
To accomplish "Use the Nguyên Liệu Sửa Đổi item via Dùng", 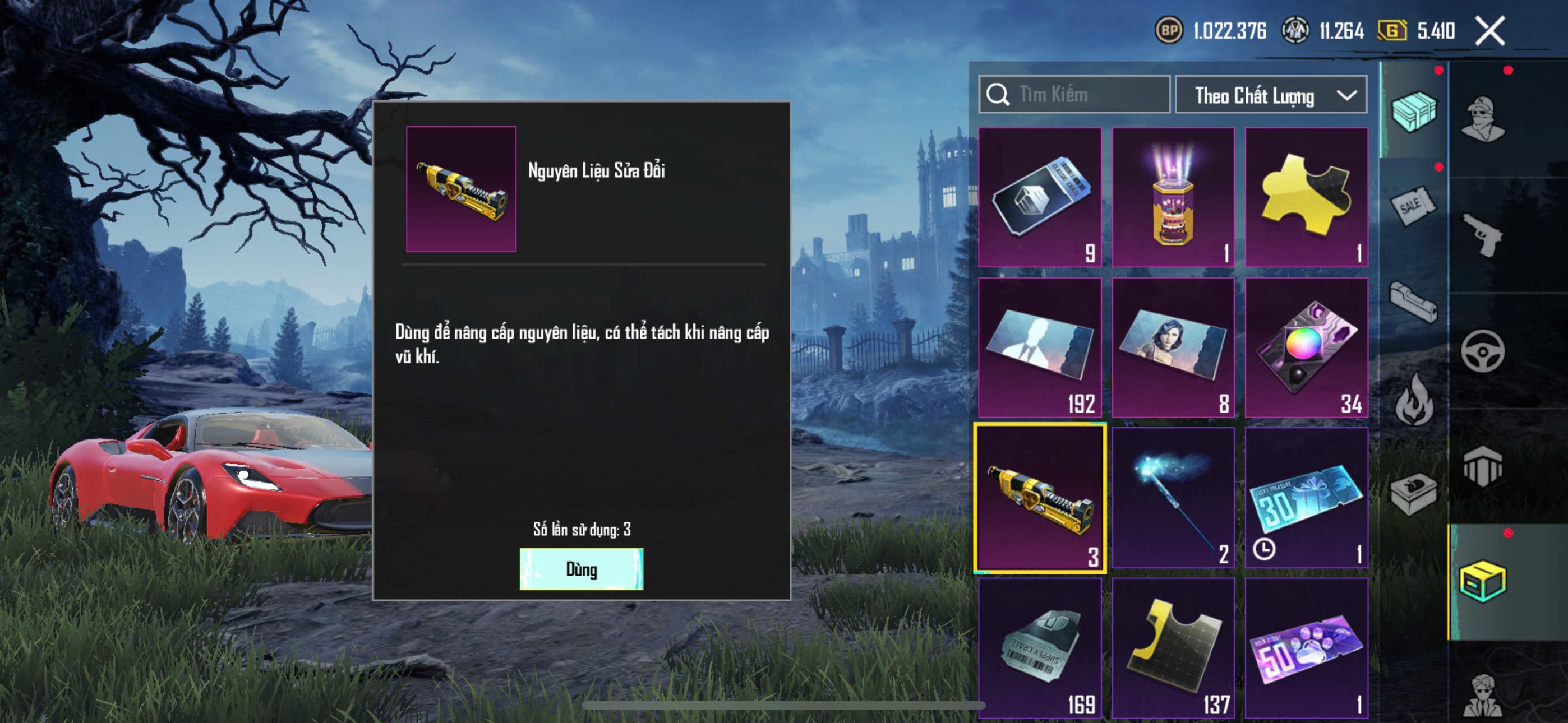I will tap(580, 569).
